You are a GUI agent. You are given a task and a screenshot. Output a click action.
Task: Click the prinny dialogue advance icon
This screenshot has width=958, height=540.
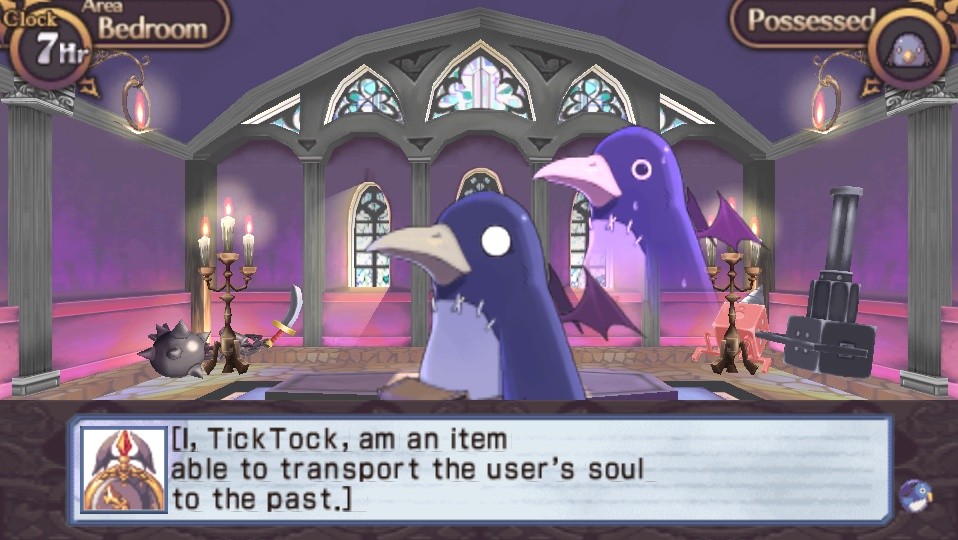[x=915, y=494]
